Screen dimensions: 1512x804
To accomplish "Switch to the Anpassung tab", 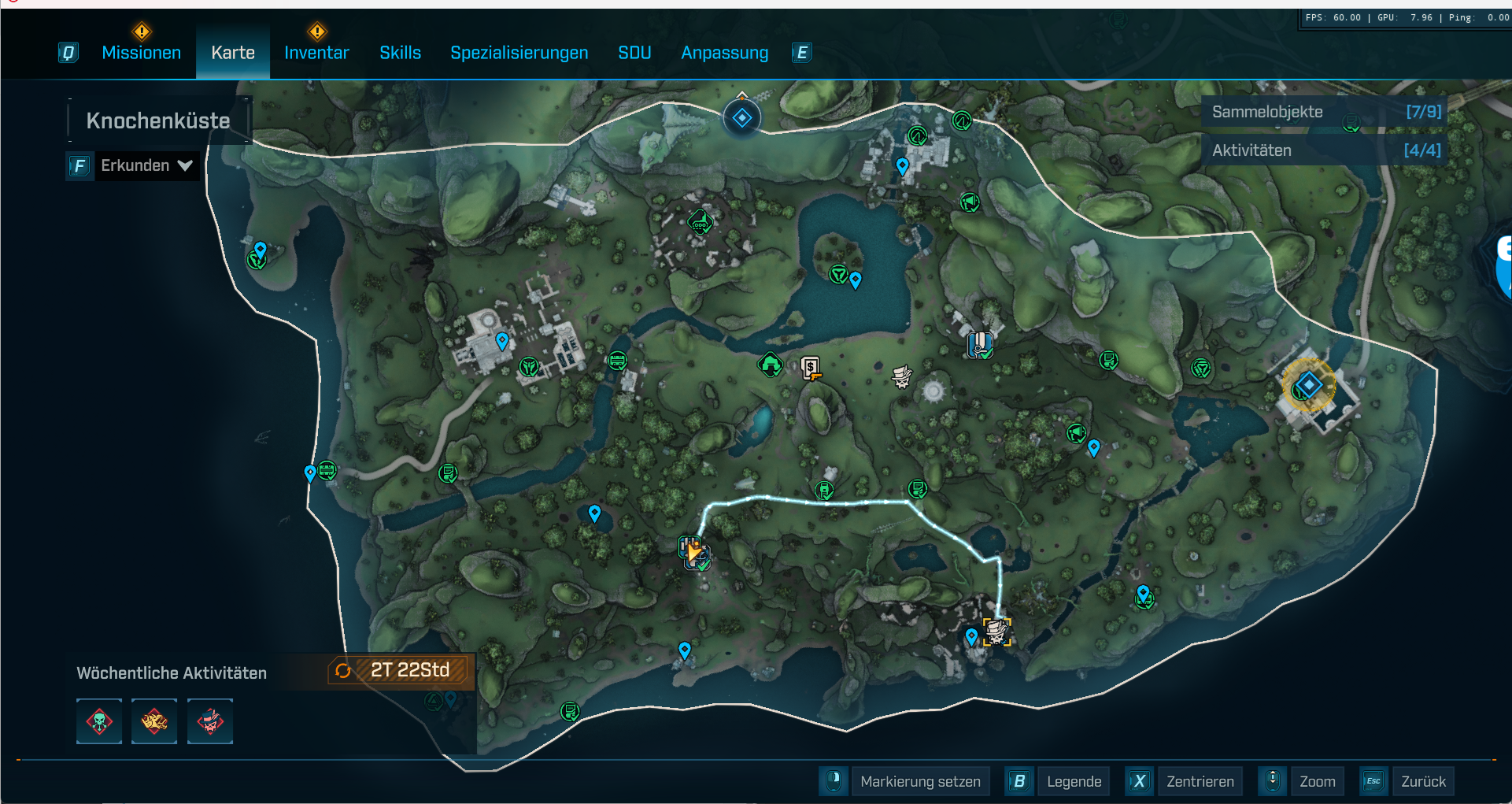I will [x=724, y=53].
